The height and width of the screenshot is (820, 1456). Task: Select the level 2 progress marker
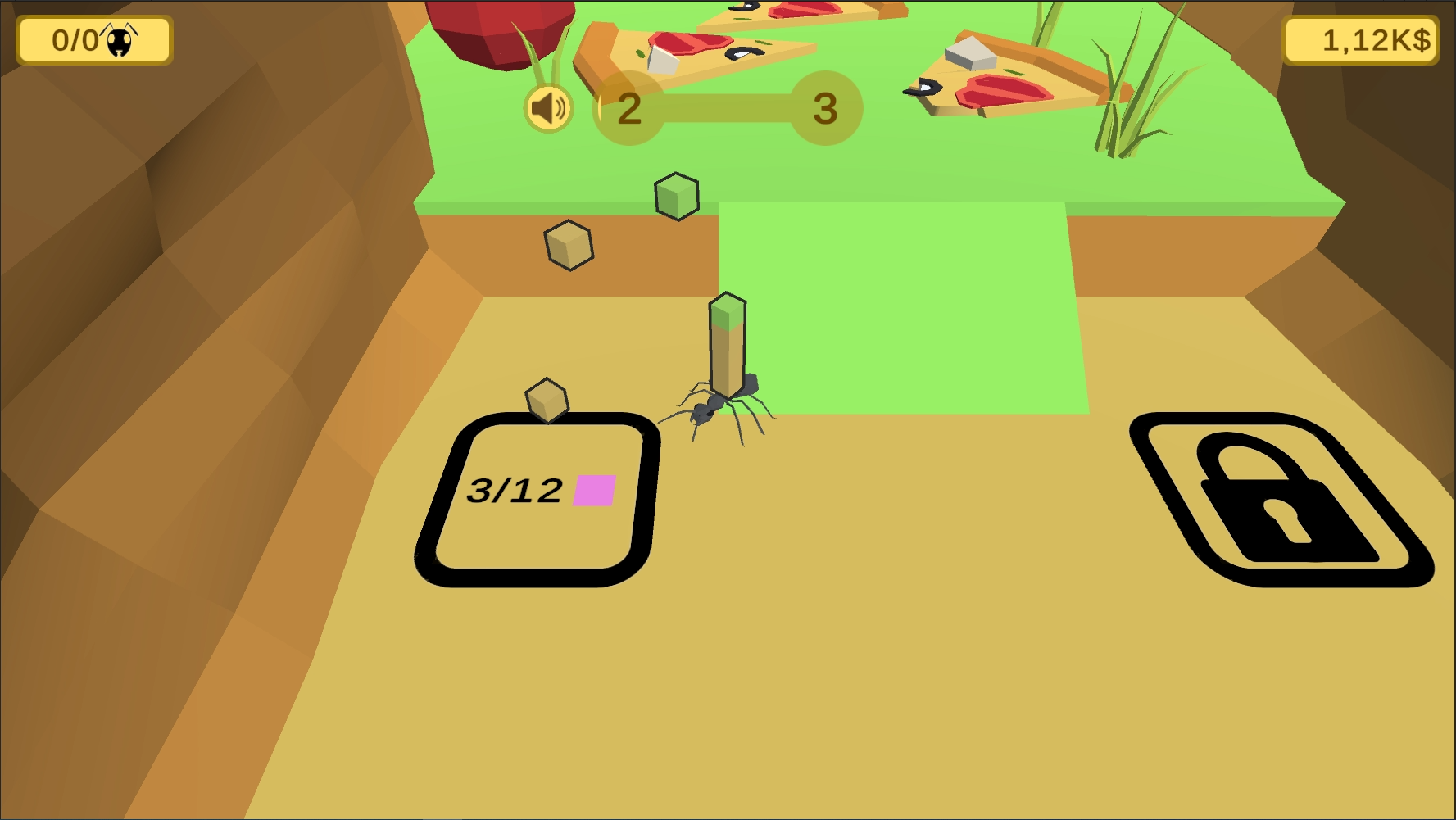(628, 108)
